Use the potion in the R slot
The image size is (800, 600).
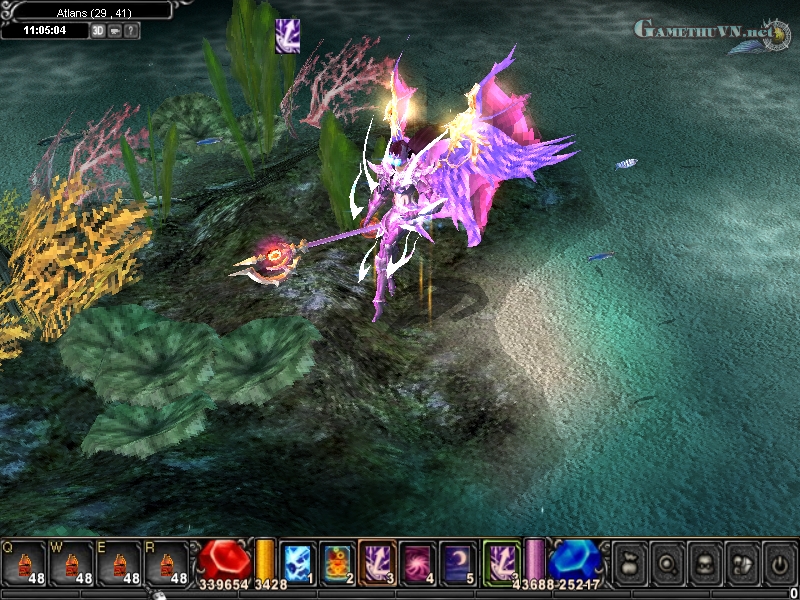point(167,563)
